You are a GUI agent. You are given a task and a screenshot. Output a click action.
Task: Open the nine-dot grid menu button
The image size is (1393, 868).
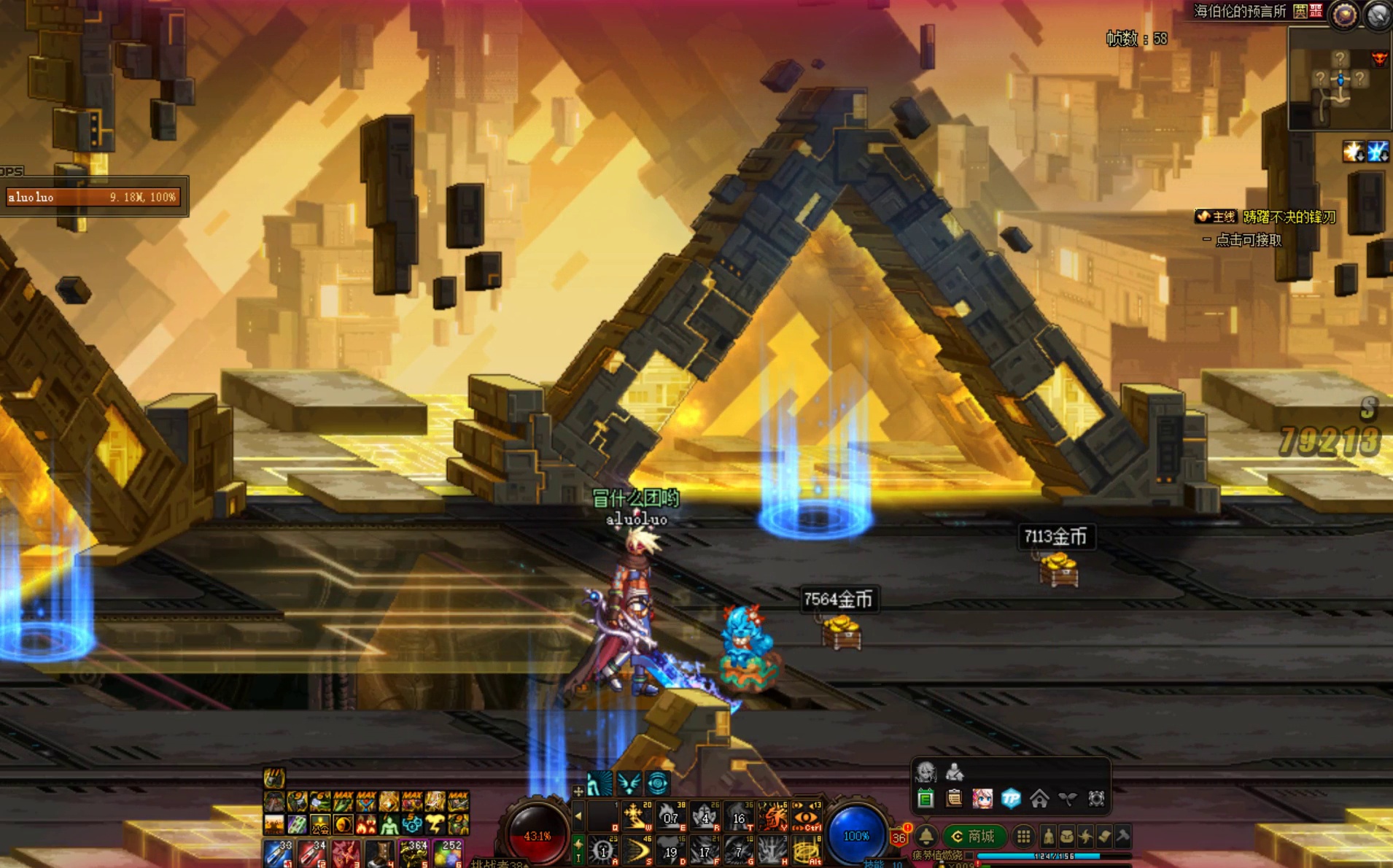point(1023,836)
